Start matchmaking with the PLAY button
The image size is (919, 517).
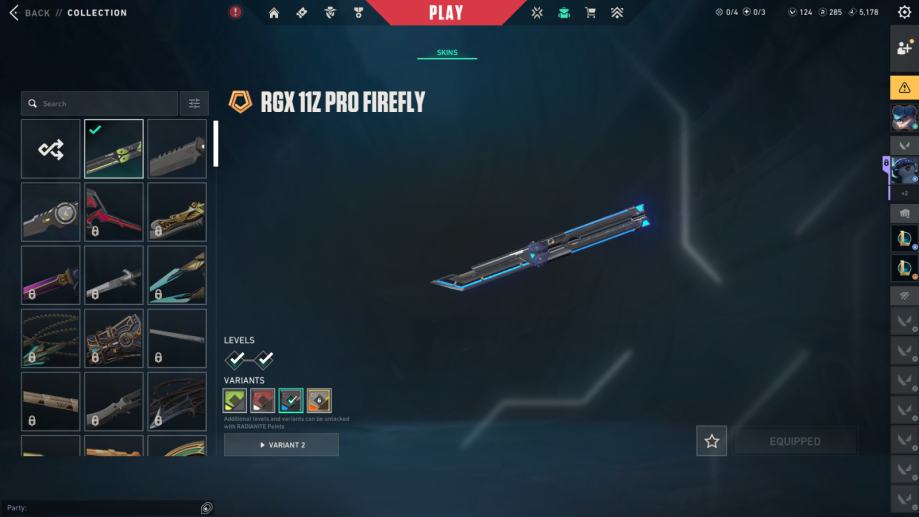tap(446, 13)
